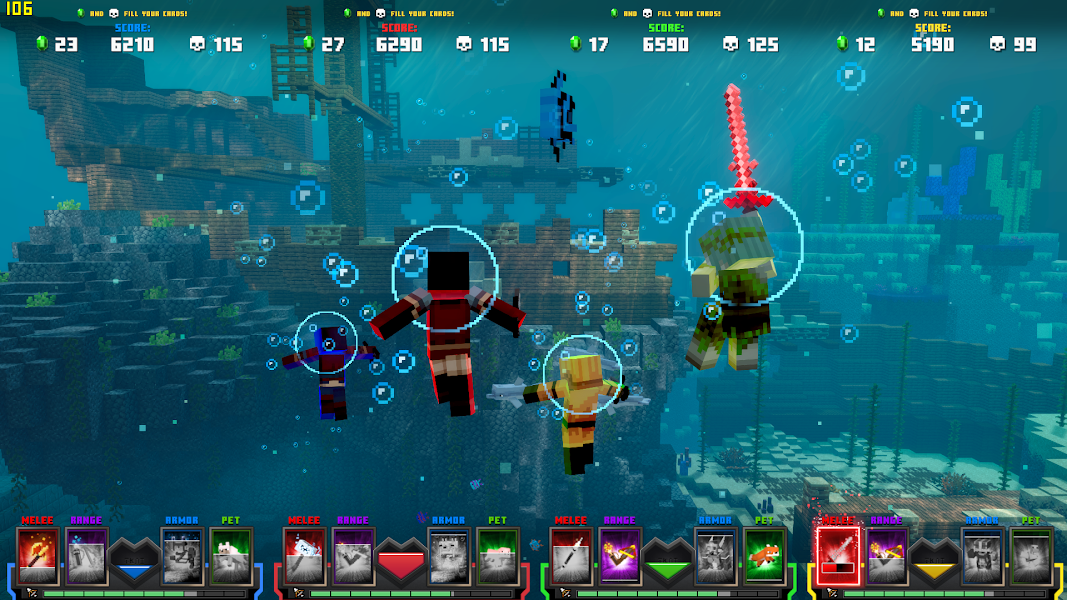
Task: Pick the blue player's white animal Pet card
Action: [231, 556]
